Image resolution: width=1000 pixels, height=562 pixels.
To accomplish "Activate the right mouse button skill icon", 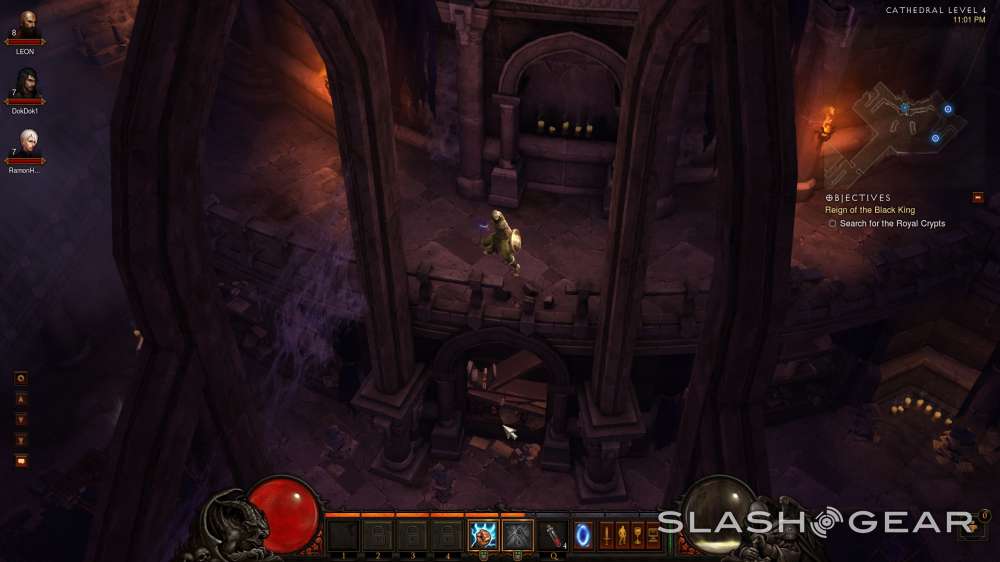I will [x=517, y=535].
